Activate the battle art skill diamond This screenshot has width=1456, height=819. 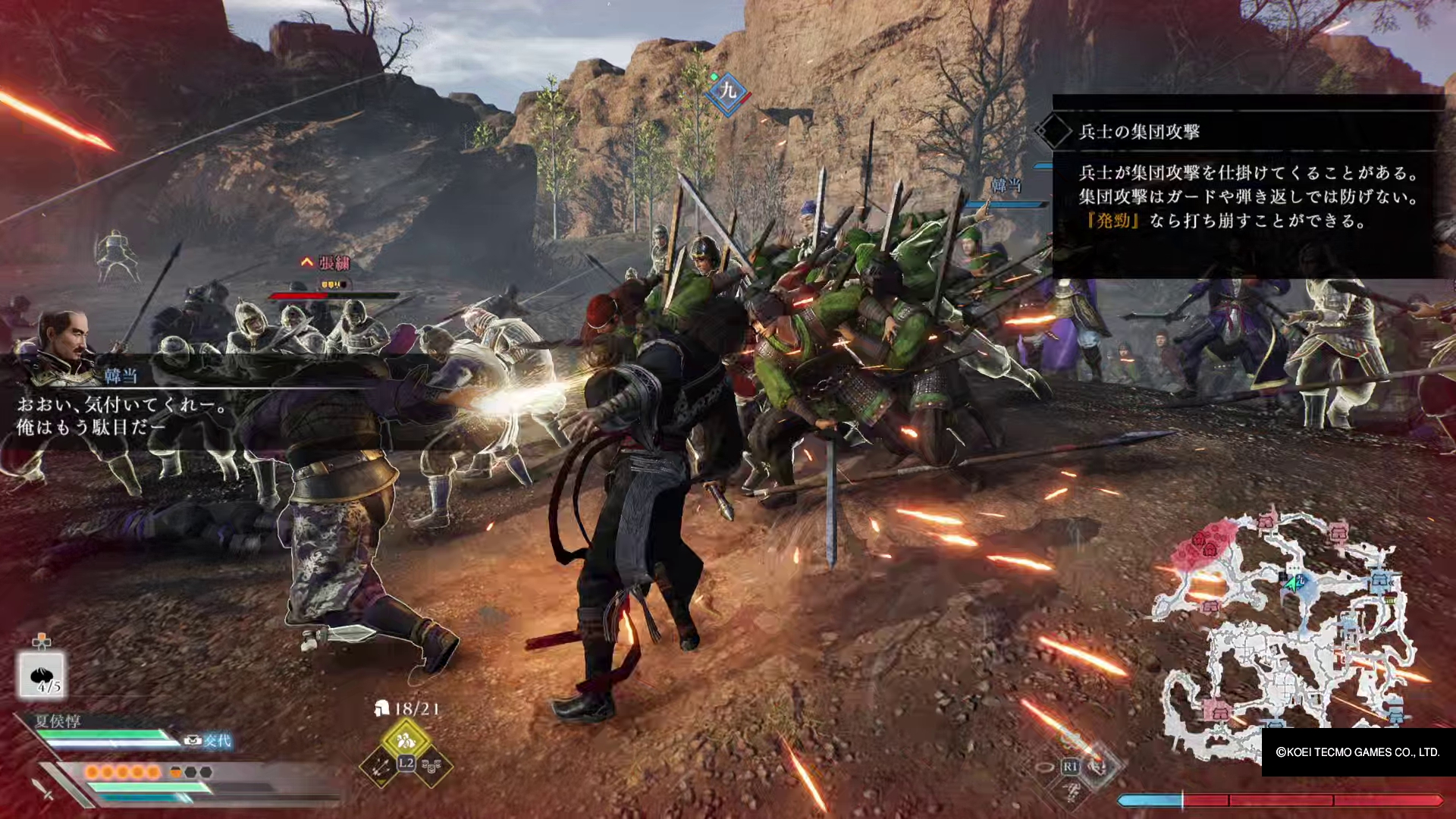(x=1097, y=766)
